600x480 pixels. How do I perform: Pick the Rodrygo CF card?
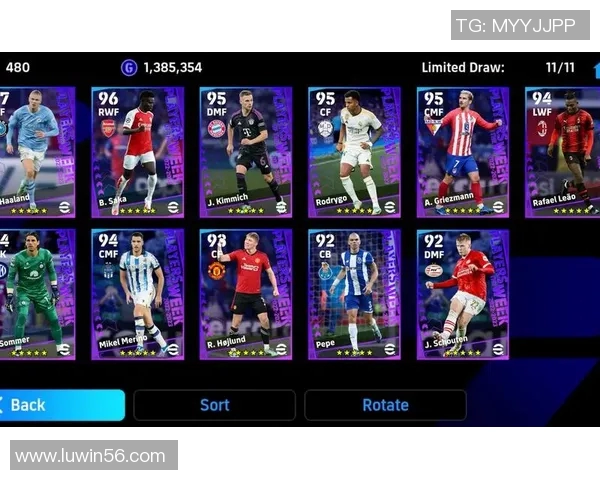(354, 152)
